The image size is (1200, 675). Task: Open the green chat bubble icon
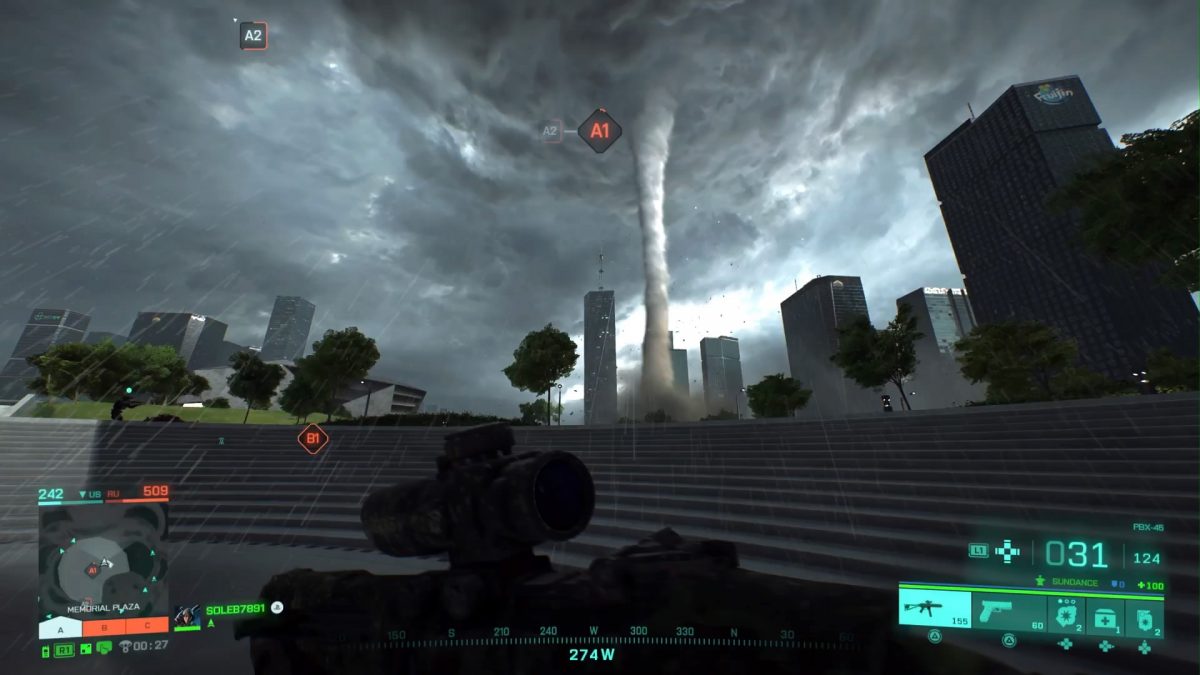[x=103, y=650]
